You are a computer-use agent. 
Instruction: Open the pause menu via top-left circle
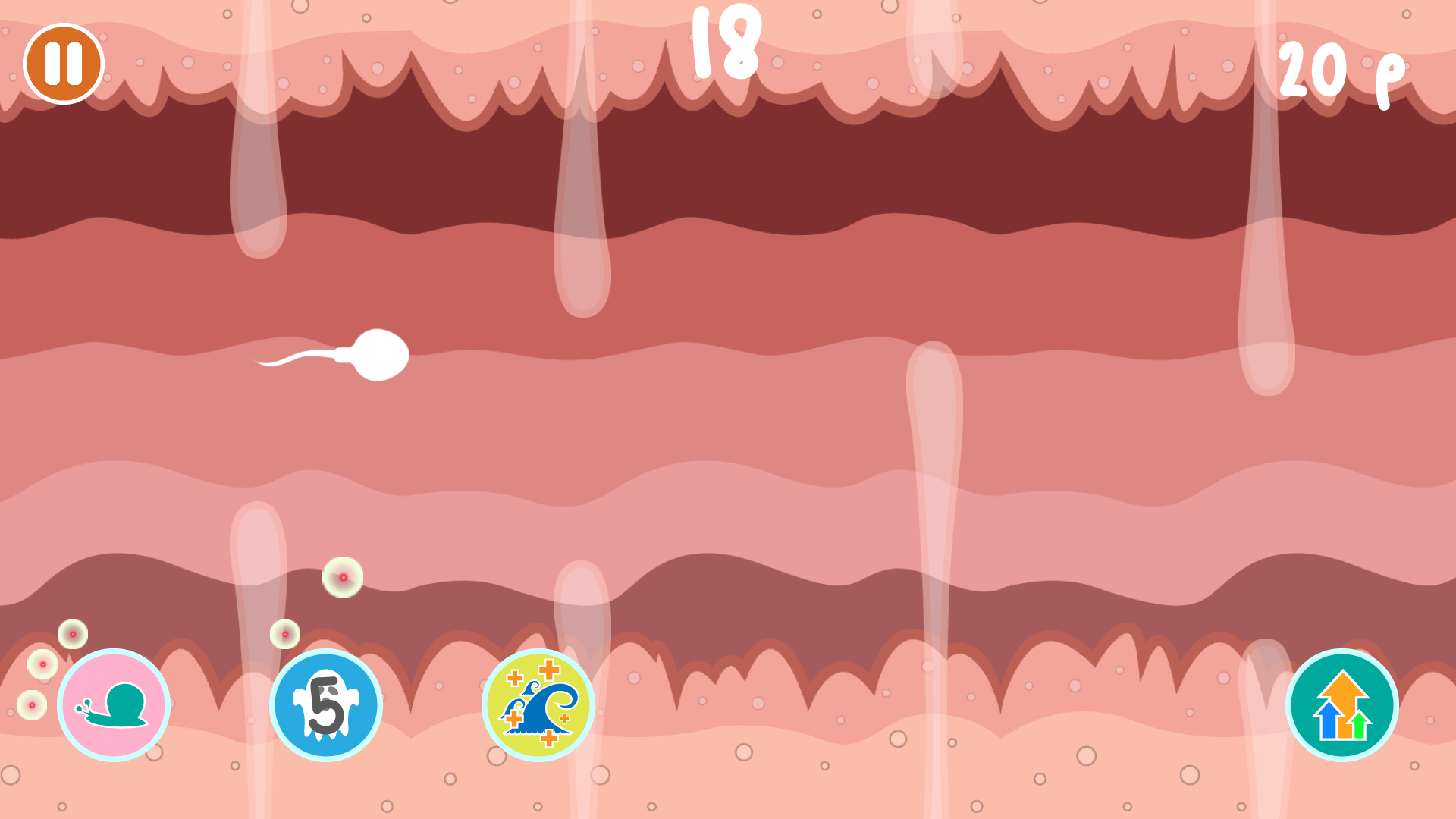point(62,64)
